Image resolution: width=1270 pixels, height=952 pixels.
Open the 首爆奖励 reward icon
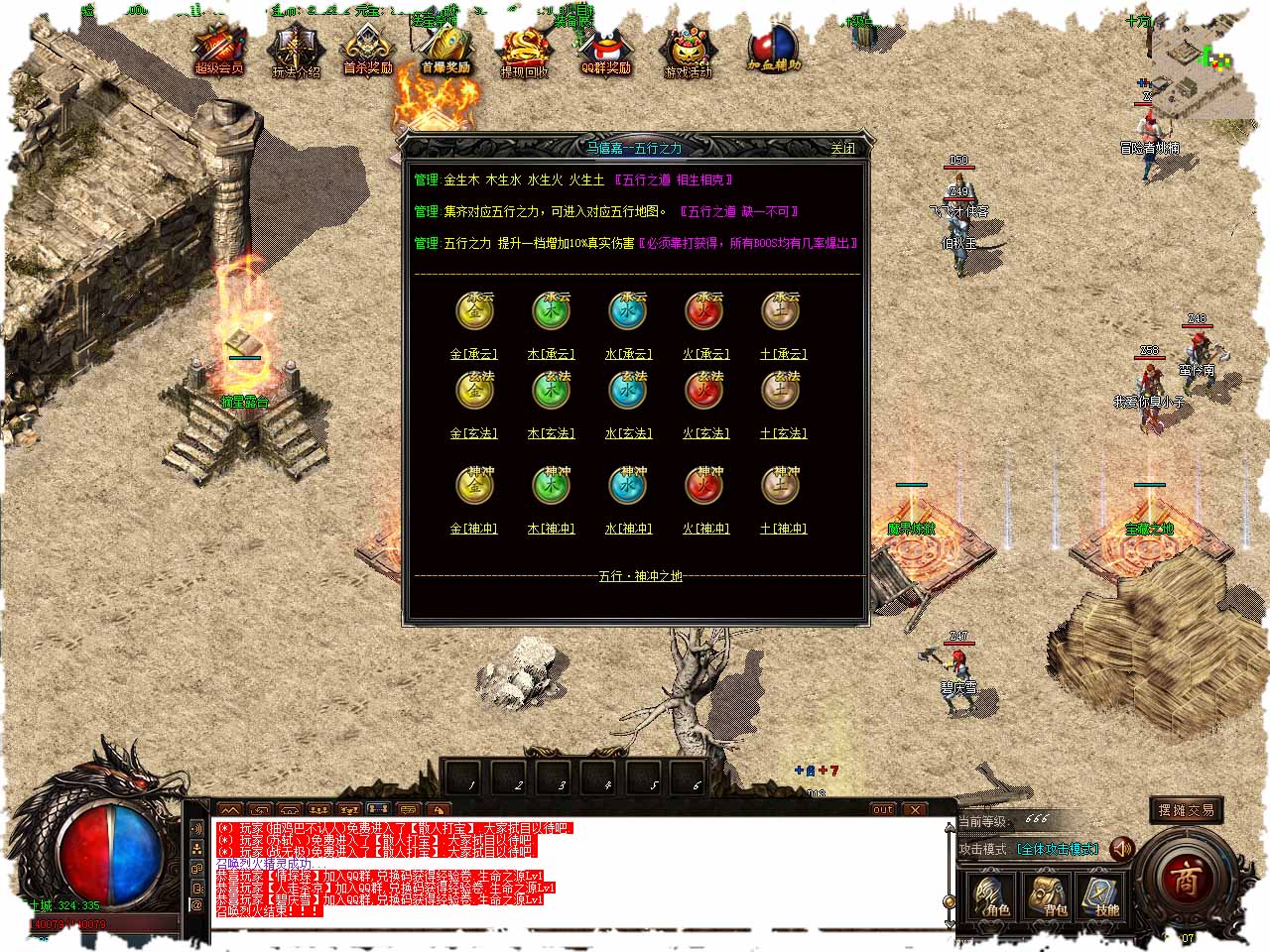[x=445, y=52]
